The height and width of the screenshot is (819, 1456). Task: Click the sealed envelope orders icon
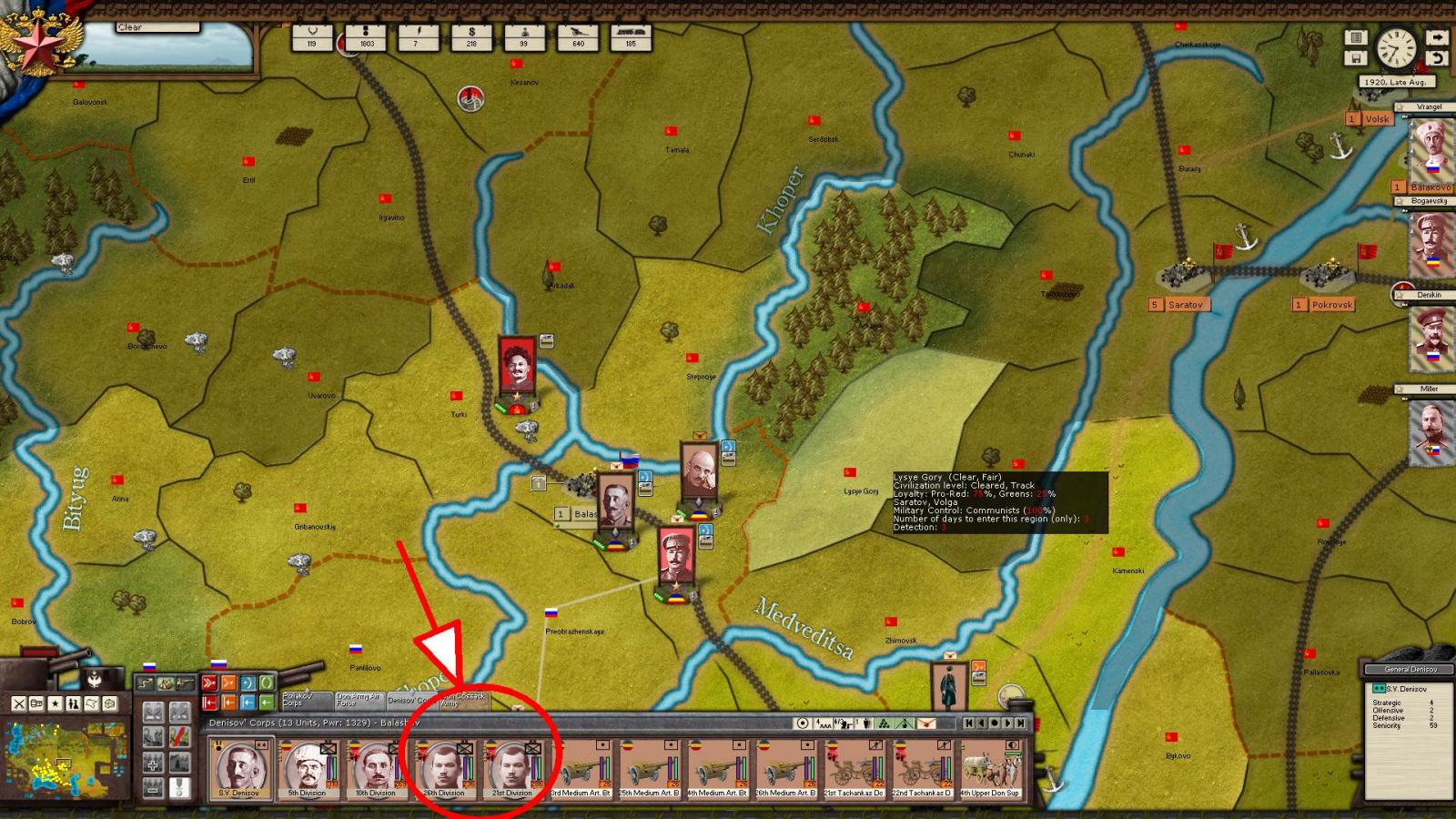click(926, 723)
